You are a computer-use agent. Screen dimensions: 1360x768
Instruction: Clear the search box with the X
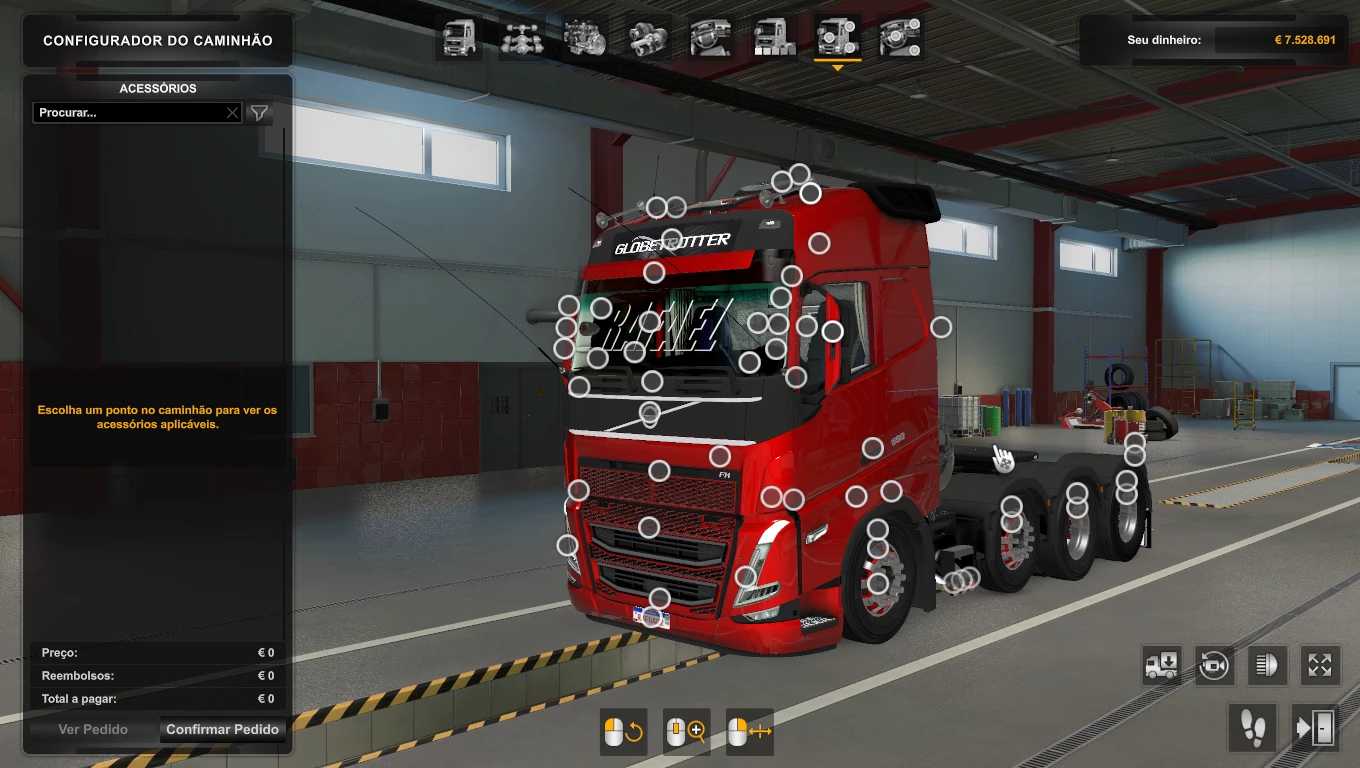pyautogui.click(x=232, y=113)
